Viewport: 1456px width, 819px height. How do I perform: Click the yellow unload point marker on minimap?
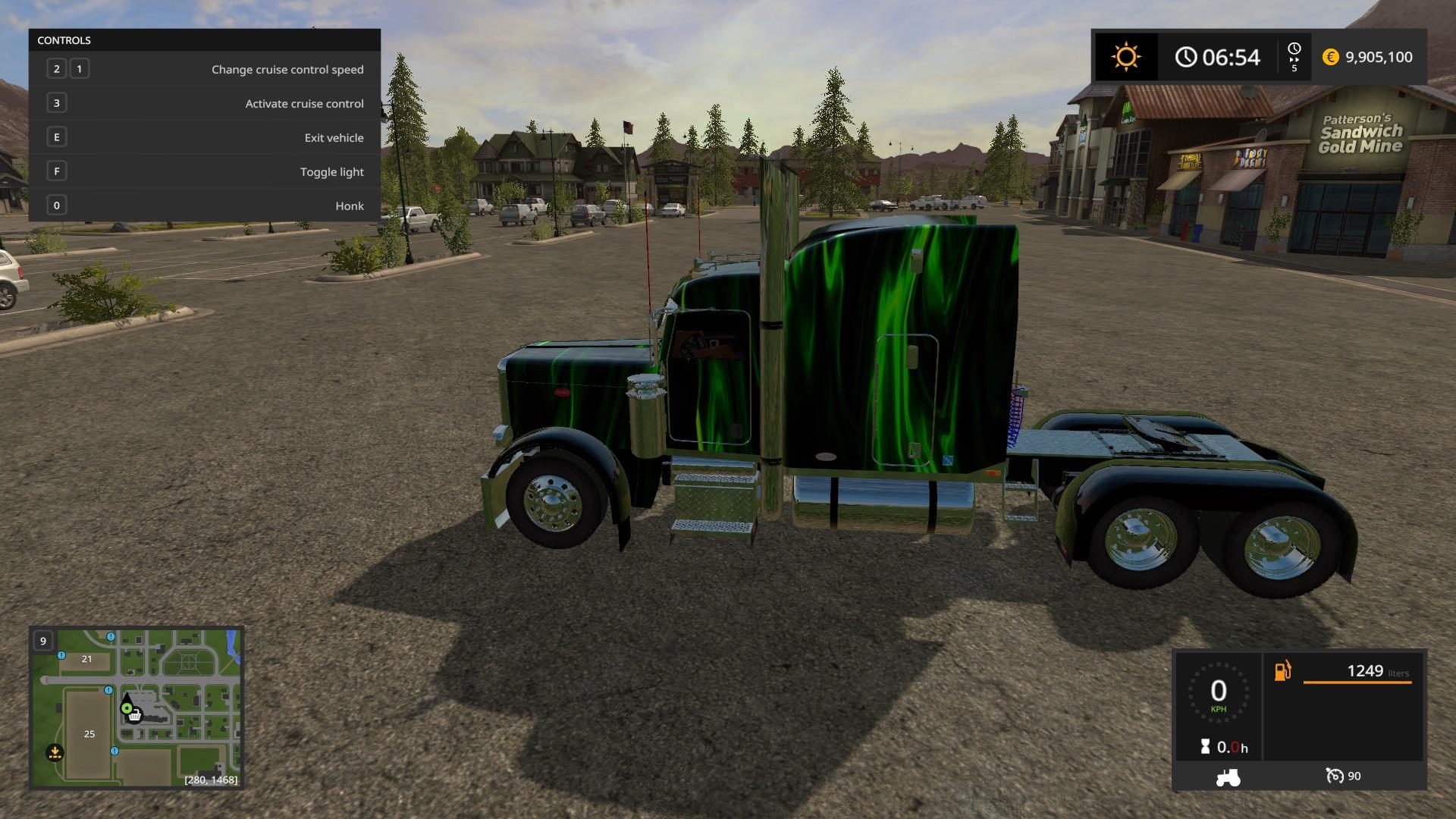pyautogui.click(x=55, y=753)
